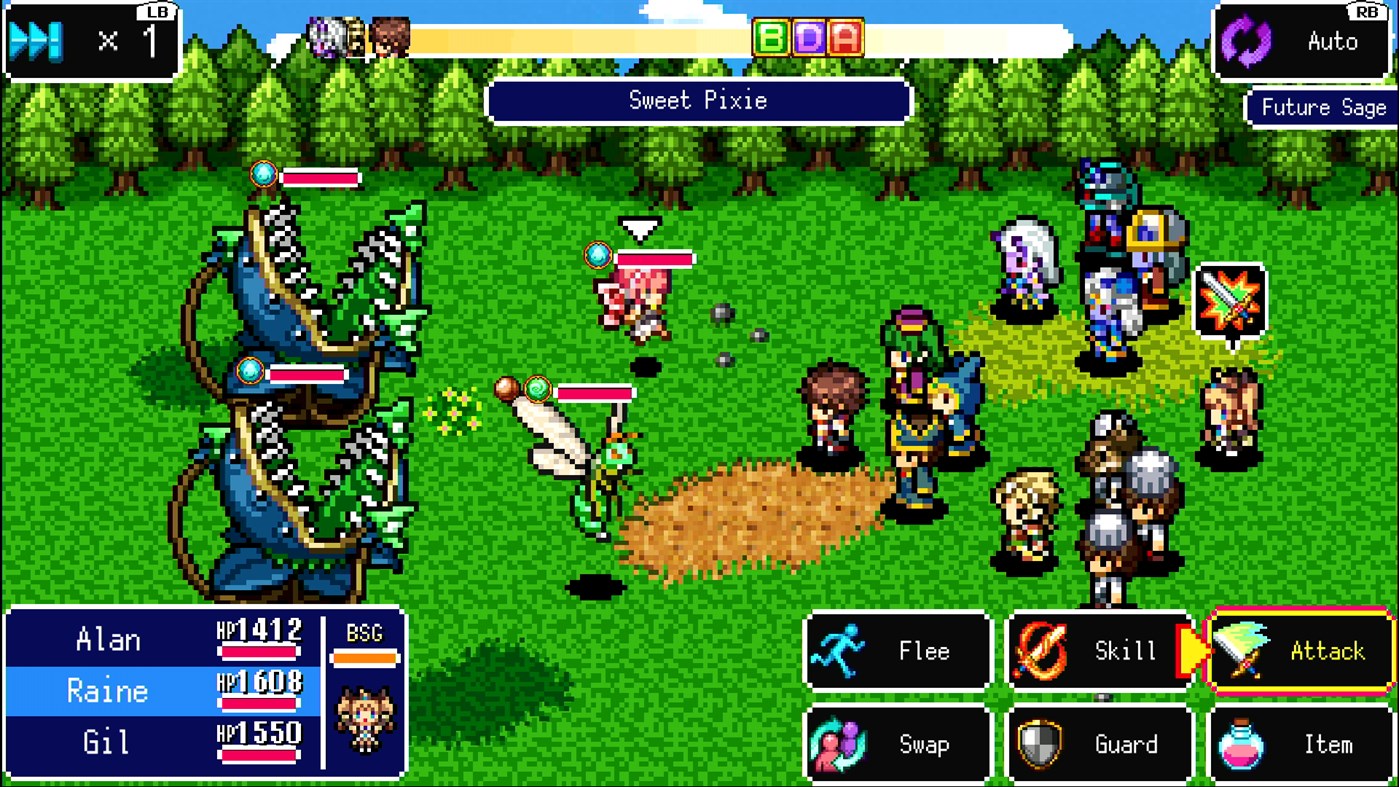Click the flame icon on the Skill button

[x=1040, y=650]
